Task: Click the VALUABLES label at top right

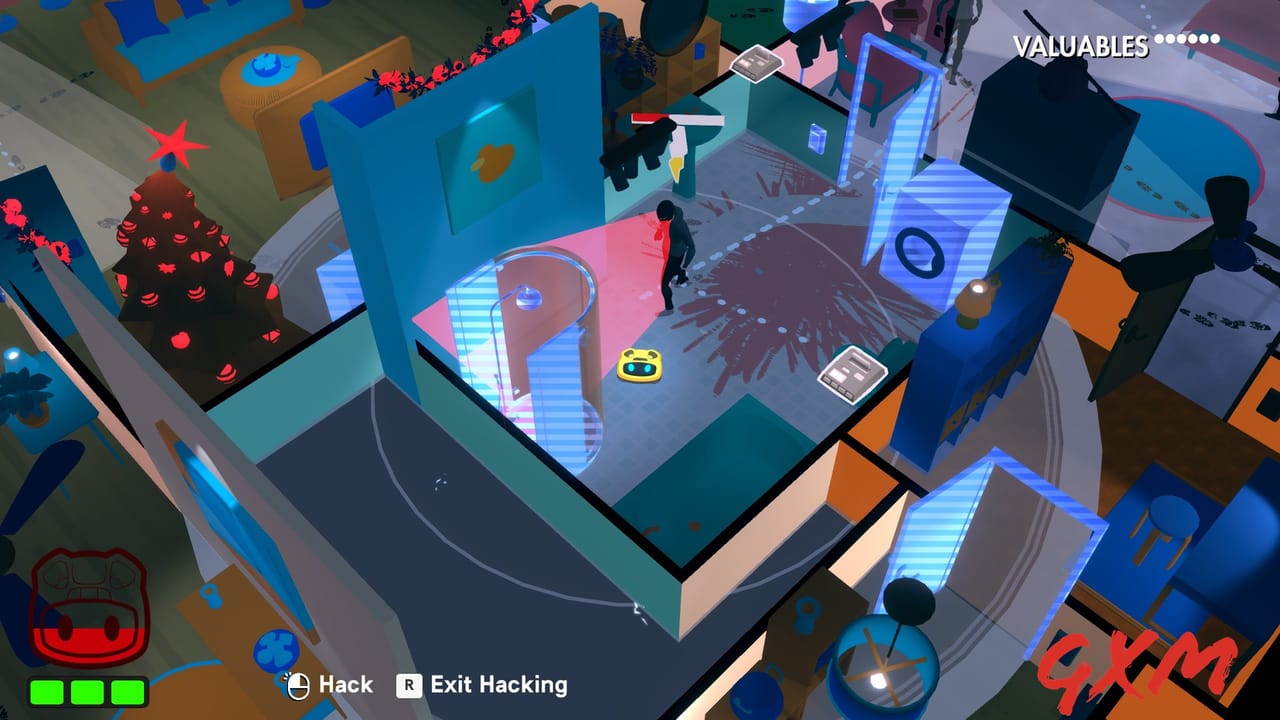Action: 1080,42
